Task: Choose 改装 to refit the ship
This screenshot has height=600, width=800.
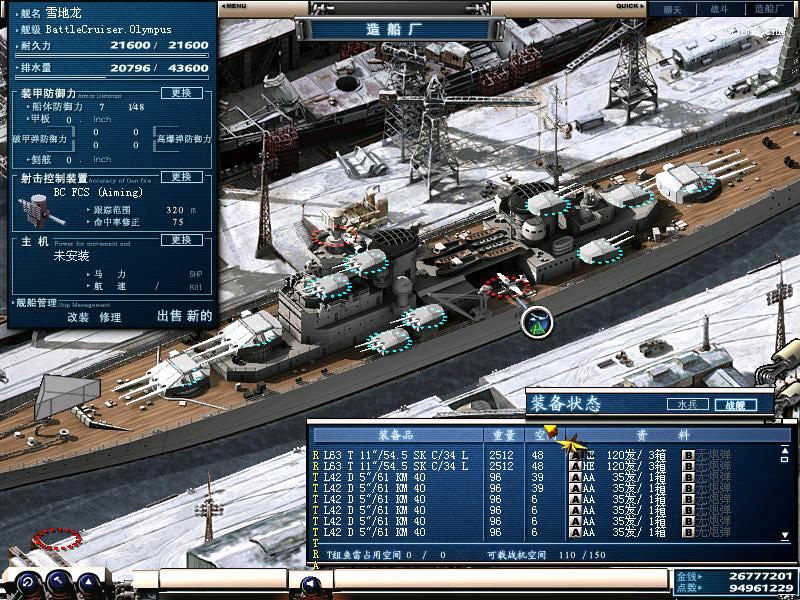Action: [78, 317]
